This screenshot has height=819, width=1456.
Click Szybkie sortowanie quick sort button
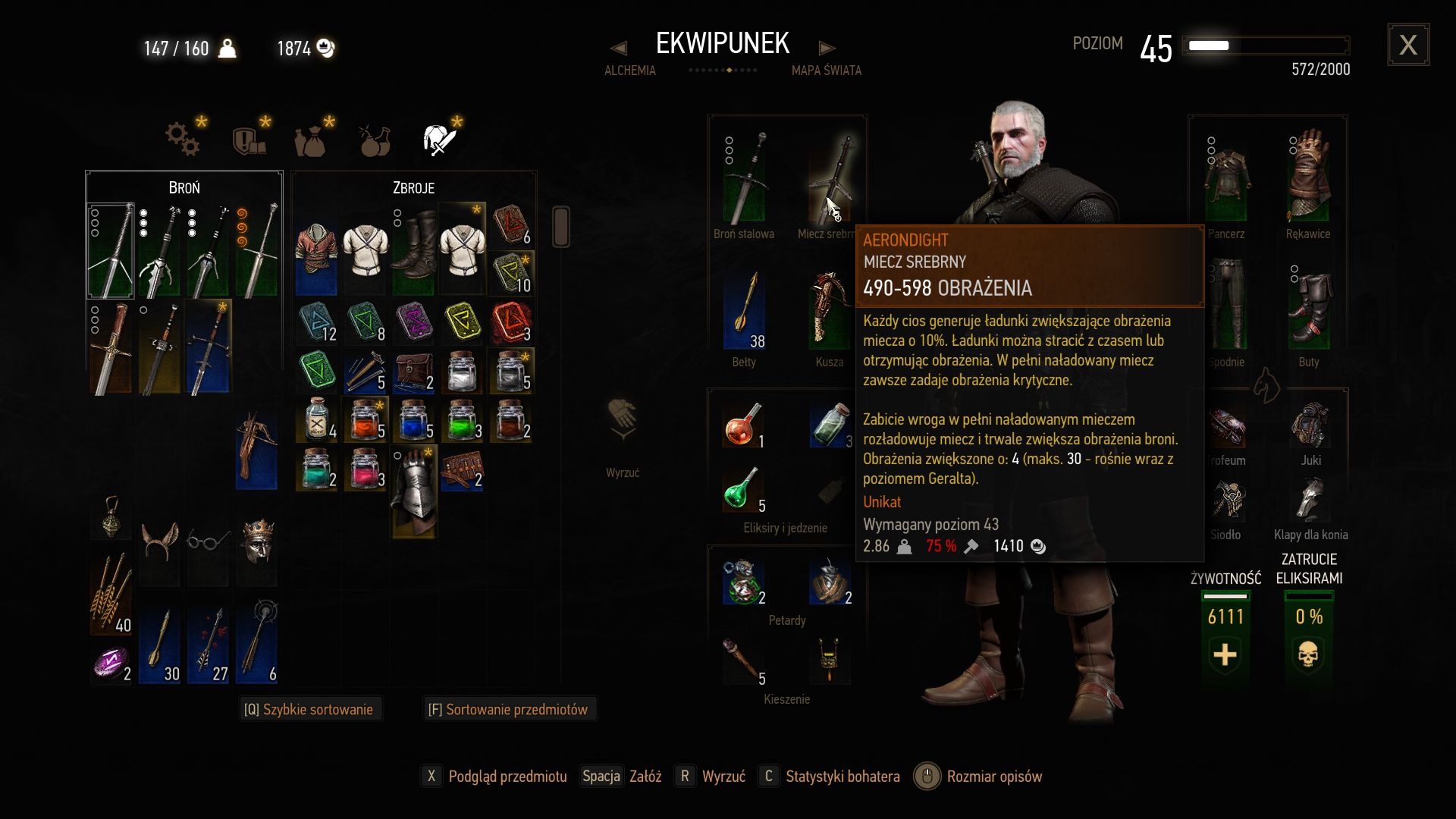(309, 710)
